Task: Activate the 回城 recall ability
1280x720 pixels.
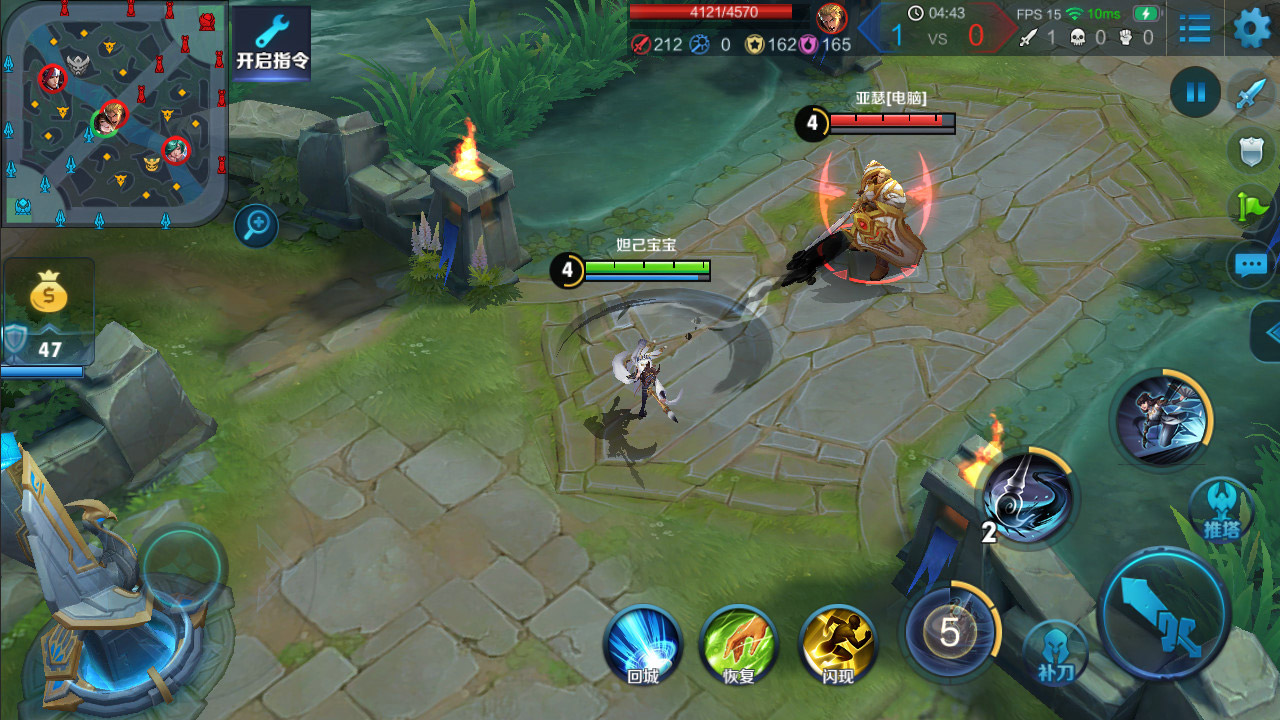Action: 643,642
